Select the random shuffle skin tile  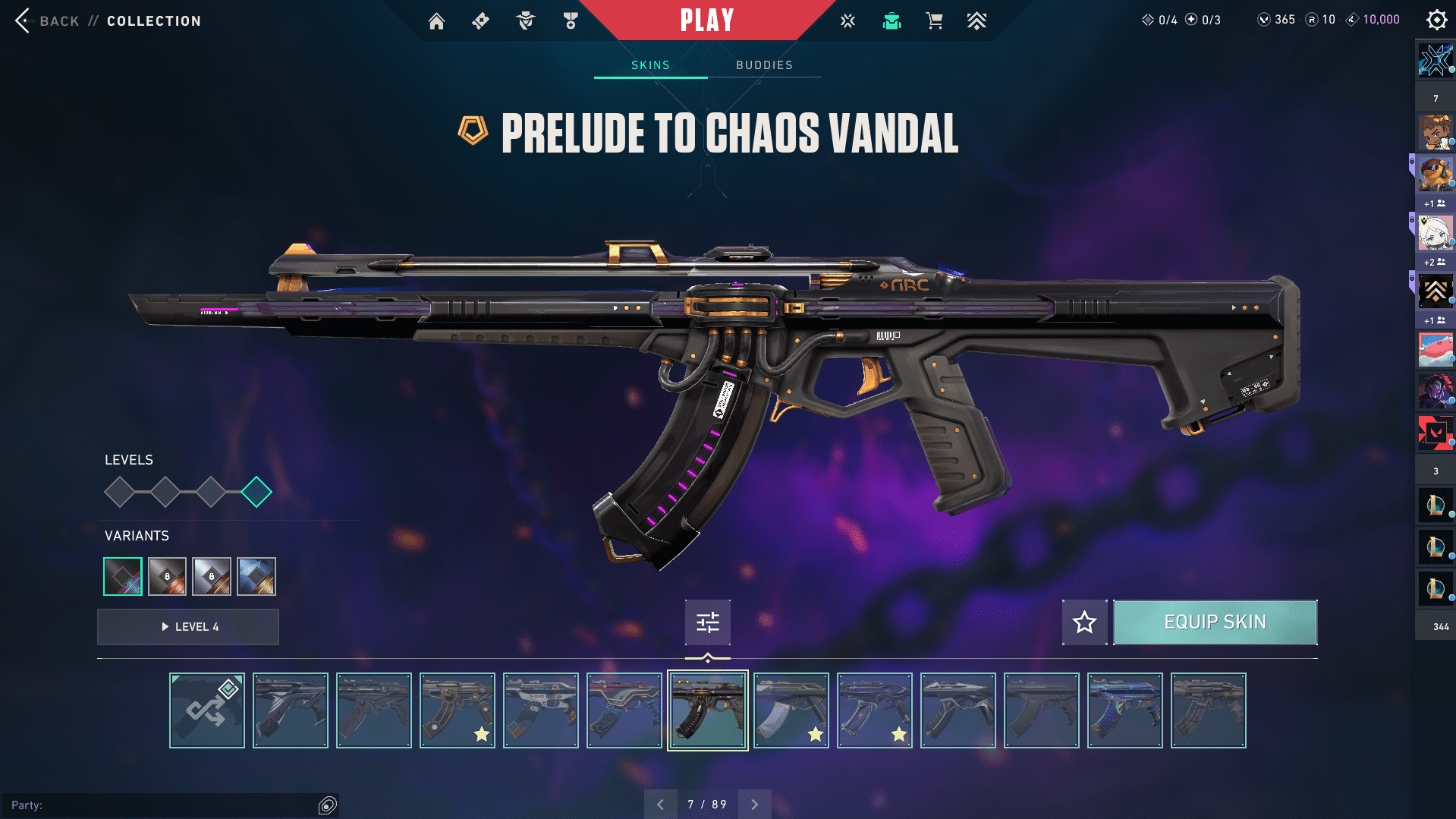pyautogui.click(x=207, y=710)
